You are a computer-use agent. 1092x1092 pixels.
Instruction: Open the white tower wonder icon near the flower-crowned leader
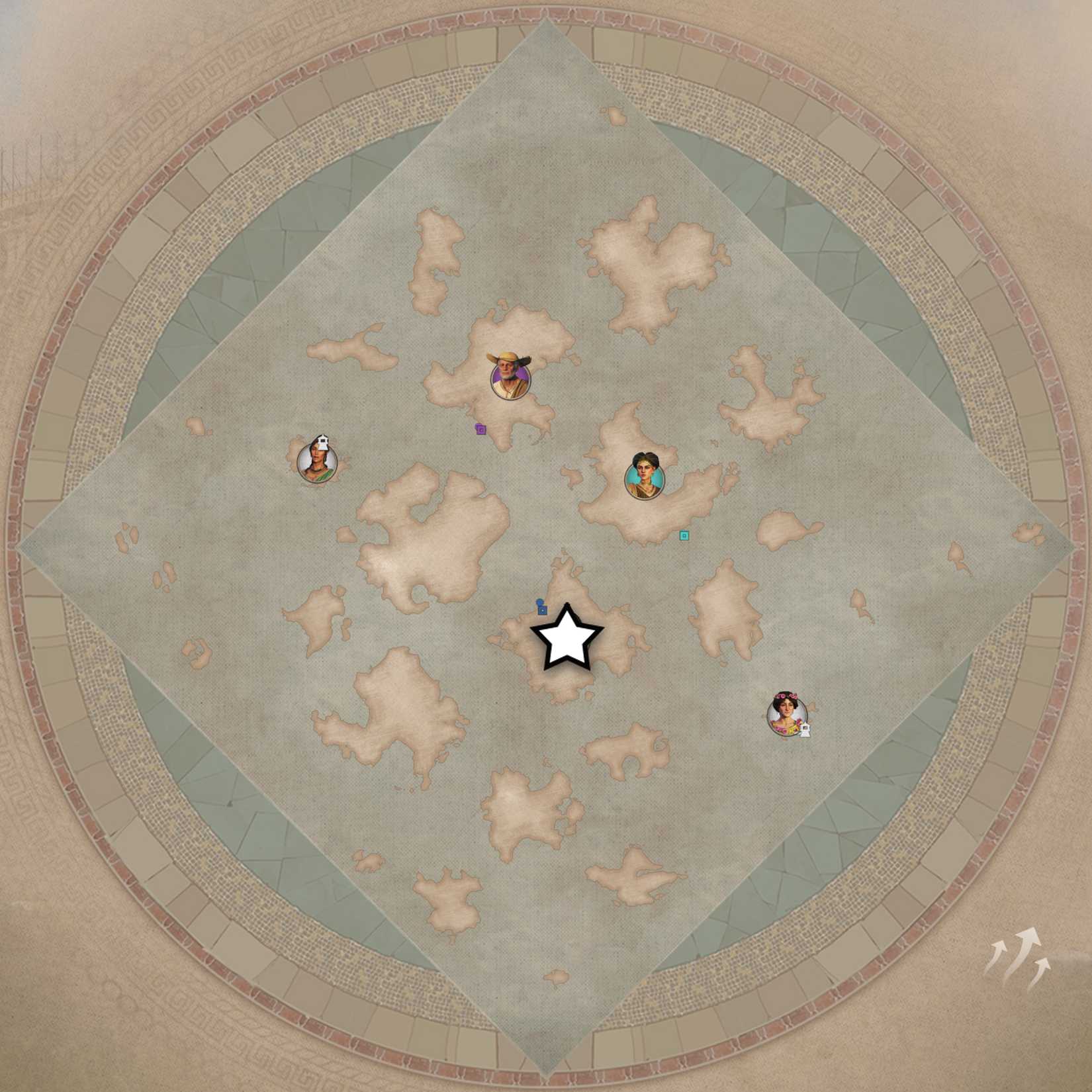[805, 729]
